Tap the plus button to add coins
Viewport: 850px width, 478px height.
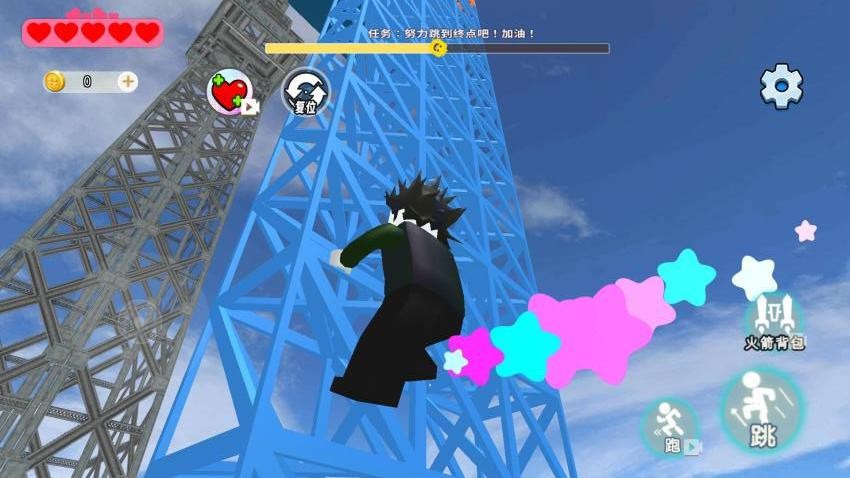(128, 82)
